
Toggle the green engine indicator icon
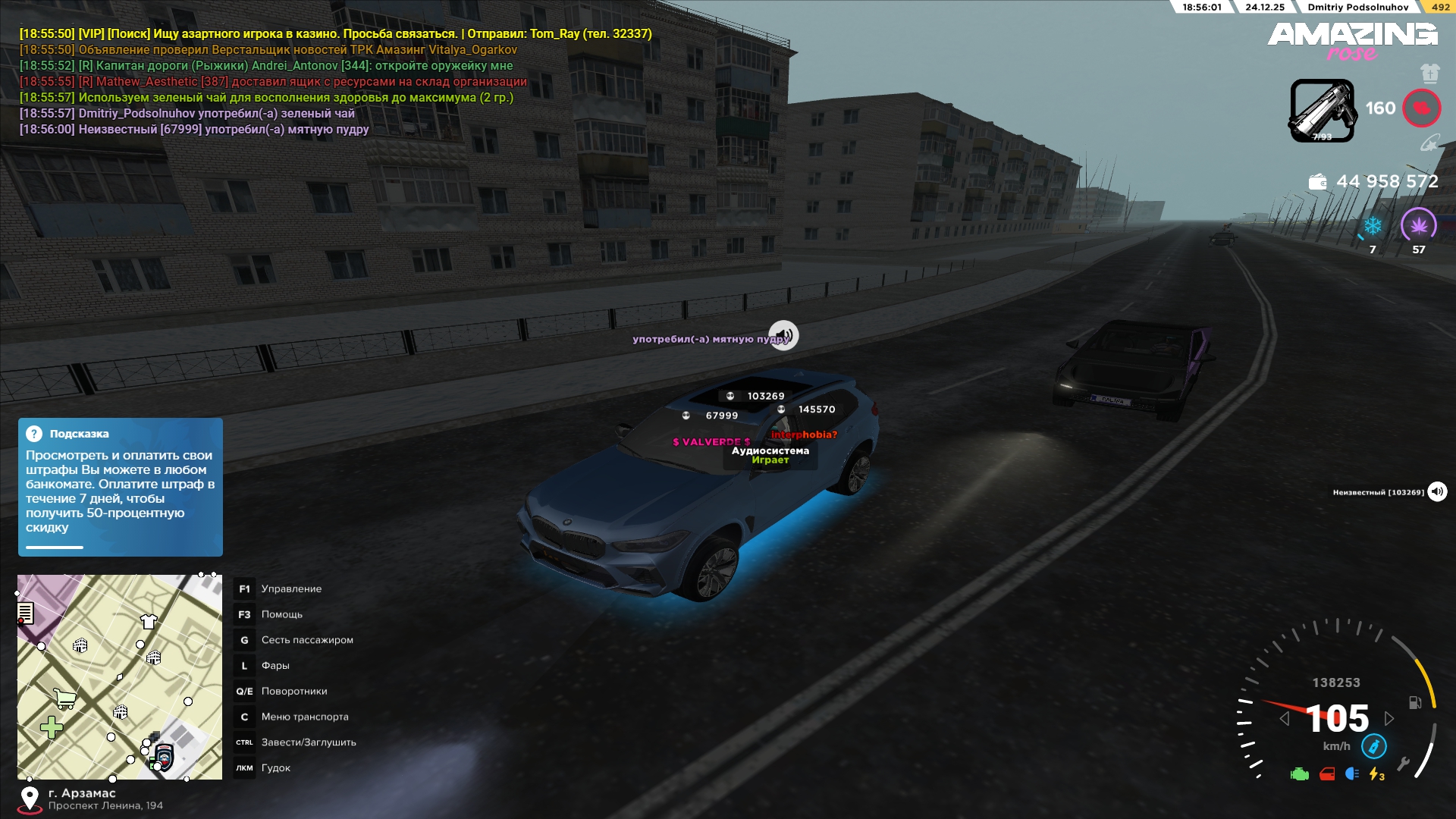(1300, 774)
